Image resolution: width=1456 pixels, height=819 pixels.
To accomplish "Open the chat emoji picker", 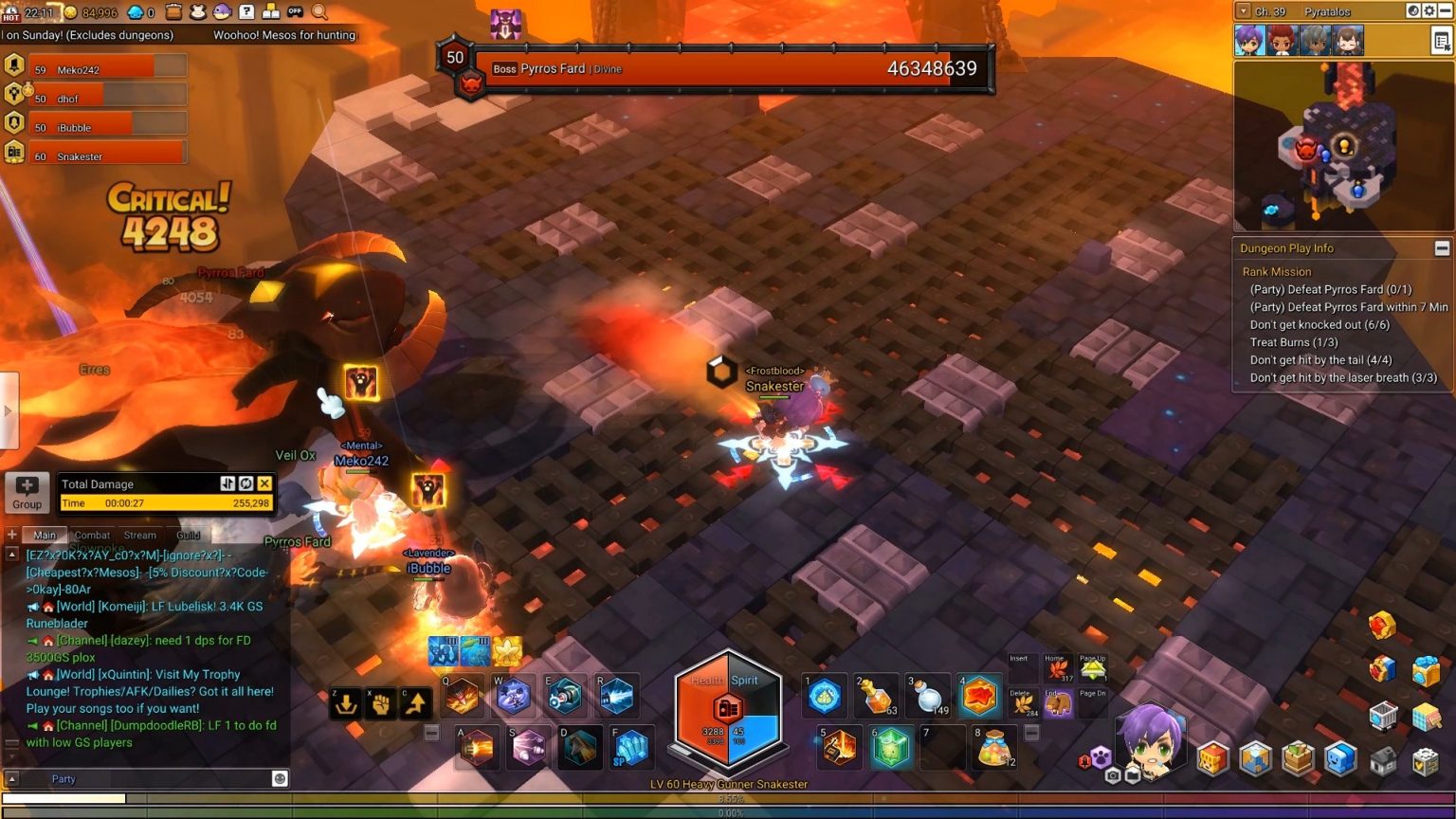I will (280, 778).
